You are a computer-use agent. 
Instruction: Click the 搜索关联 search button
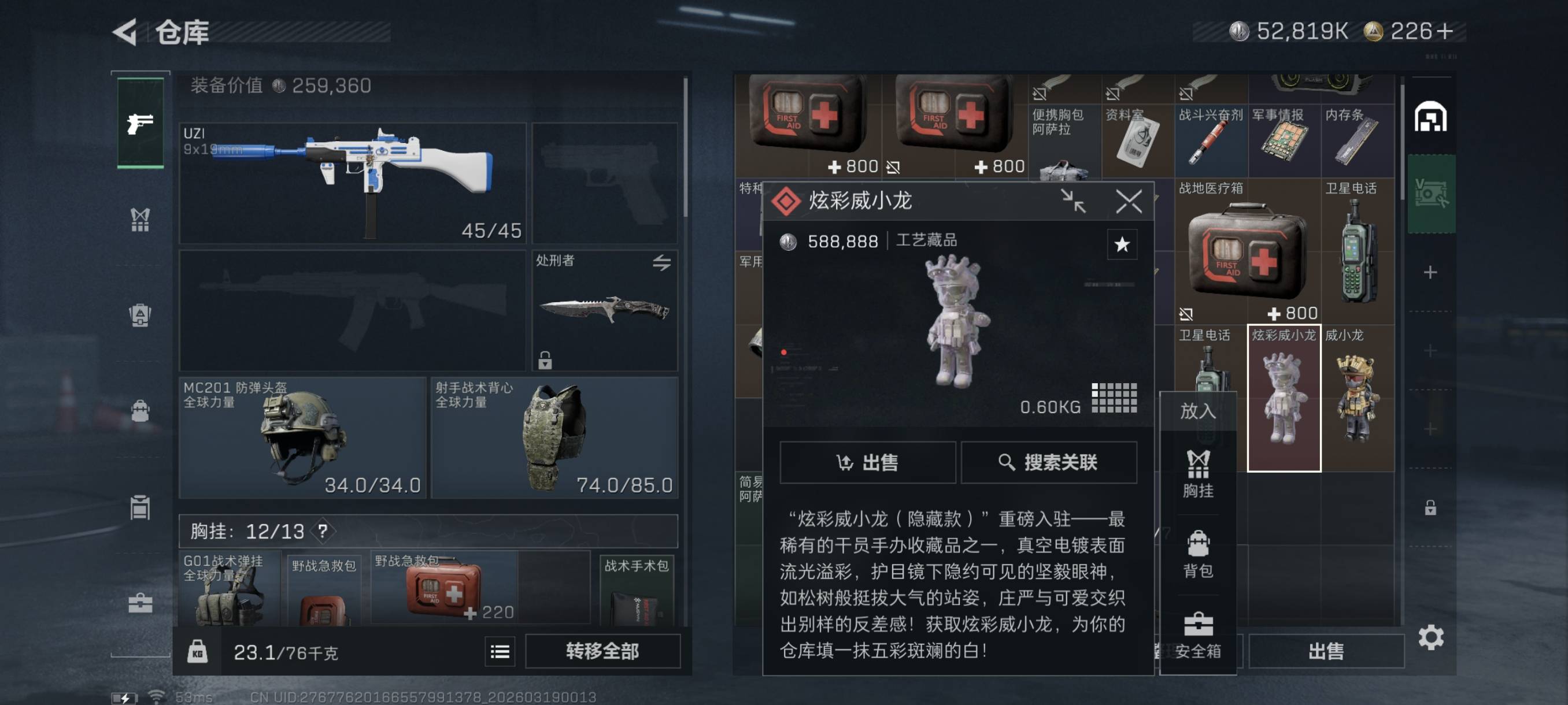1049,462
